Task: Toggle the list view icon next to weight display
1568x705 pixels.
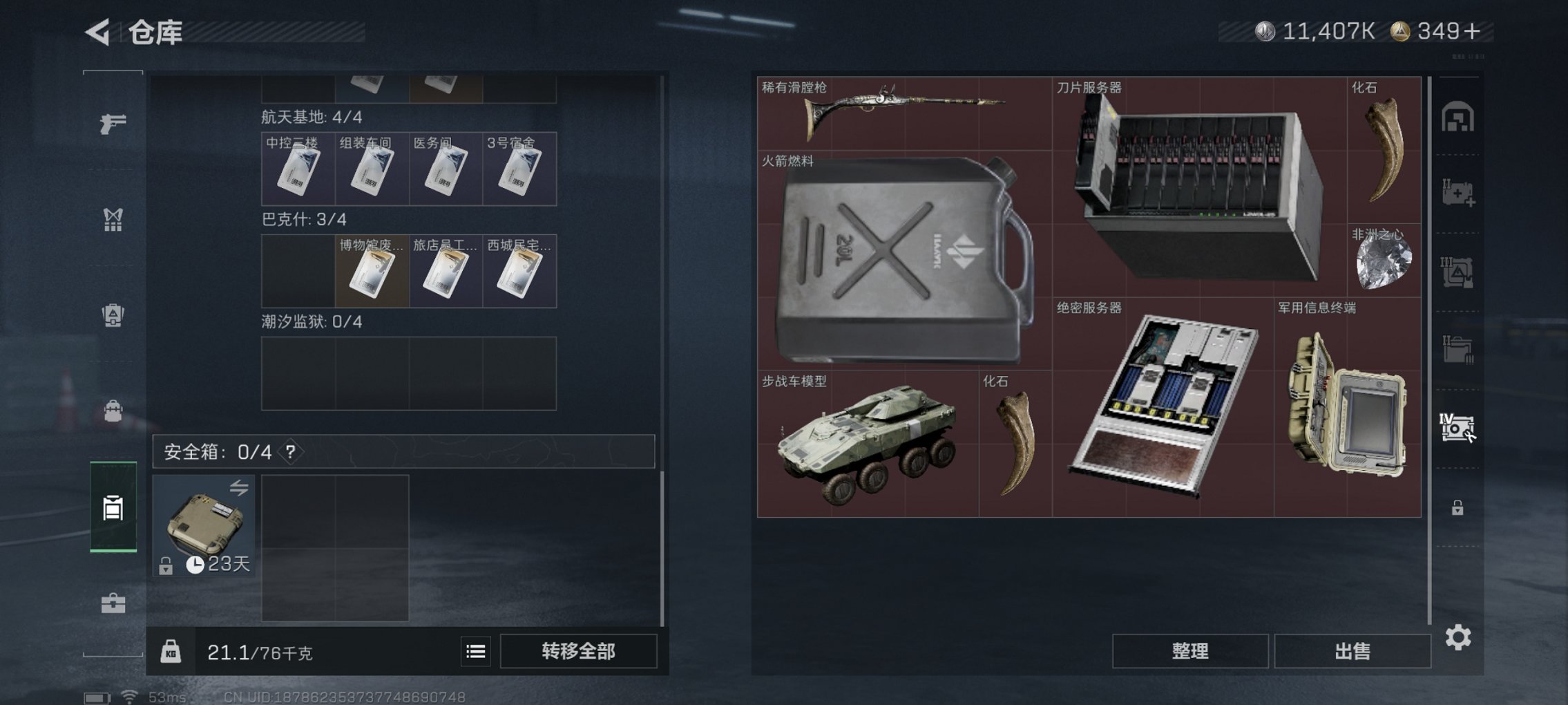Action: point(477,652)
